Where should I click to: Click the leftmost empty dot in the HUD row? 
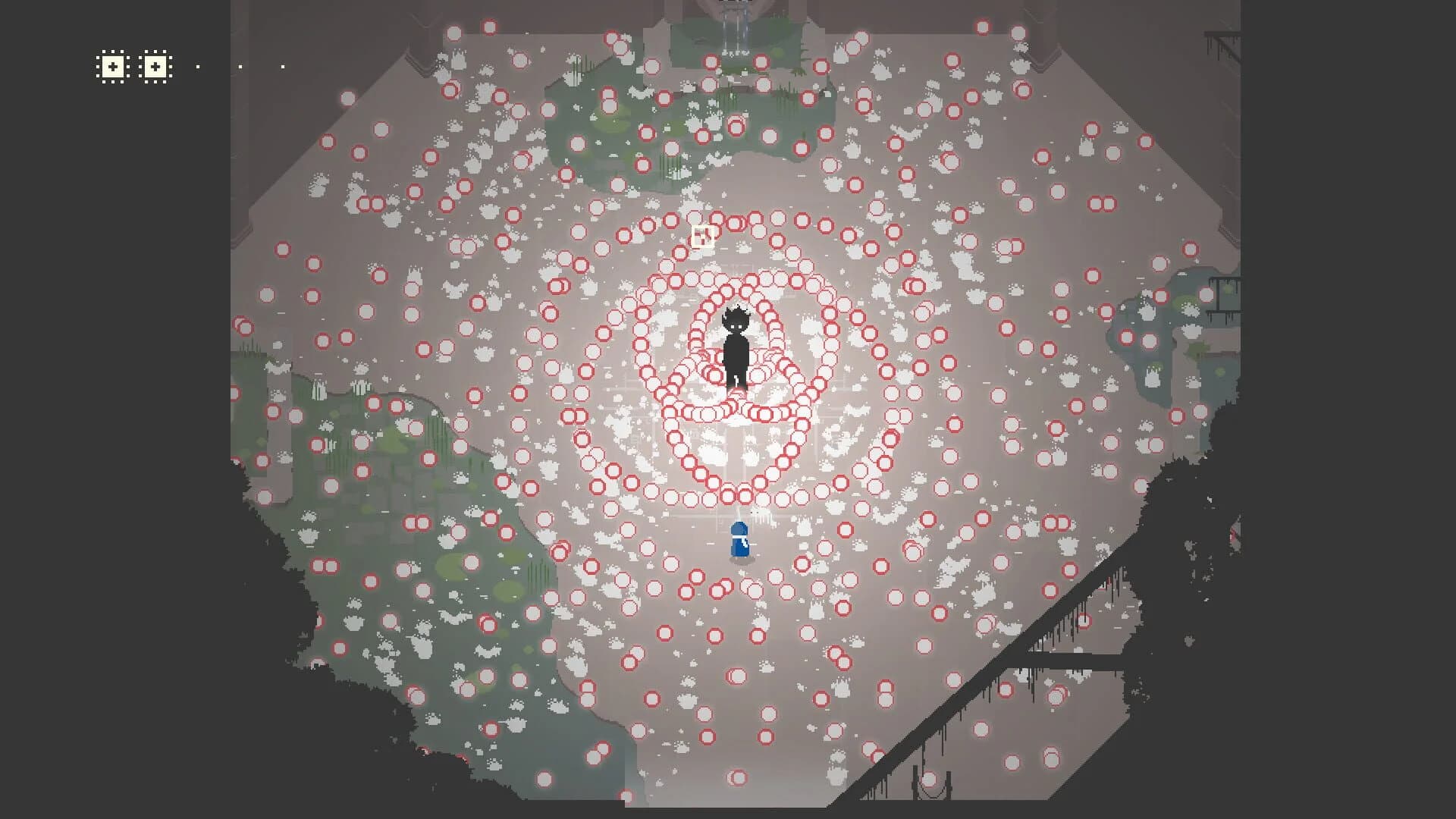point(199,65)
